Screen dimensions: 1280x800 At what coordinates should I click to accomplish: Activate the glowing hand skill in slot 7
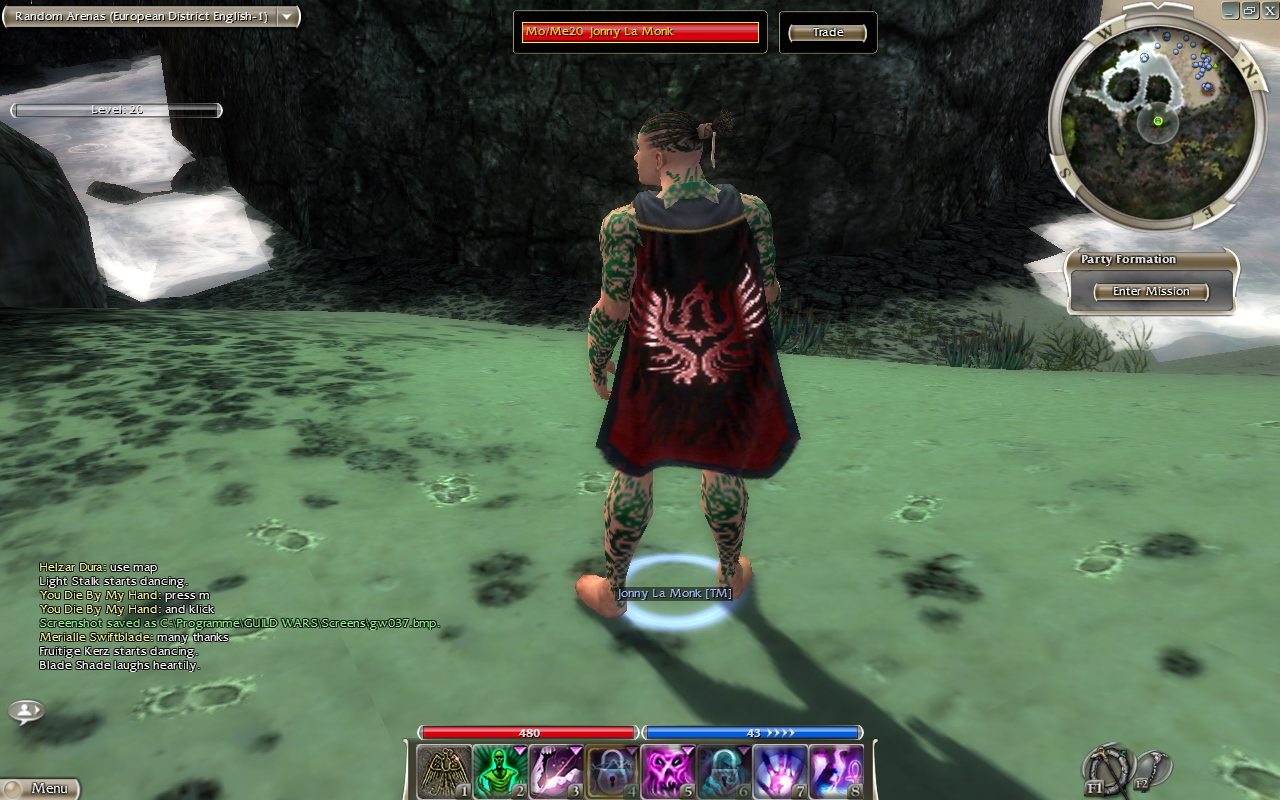click(x=779, y=772)
